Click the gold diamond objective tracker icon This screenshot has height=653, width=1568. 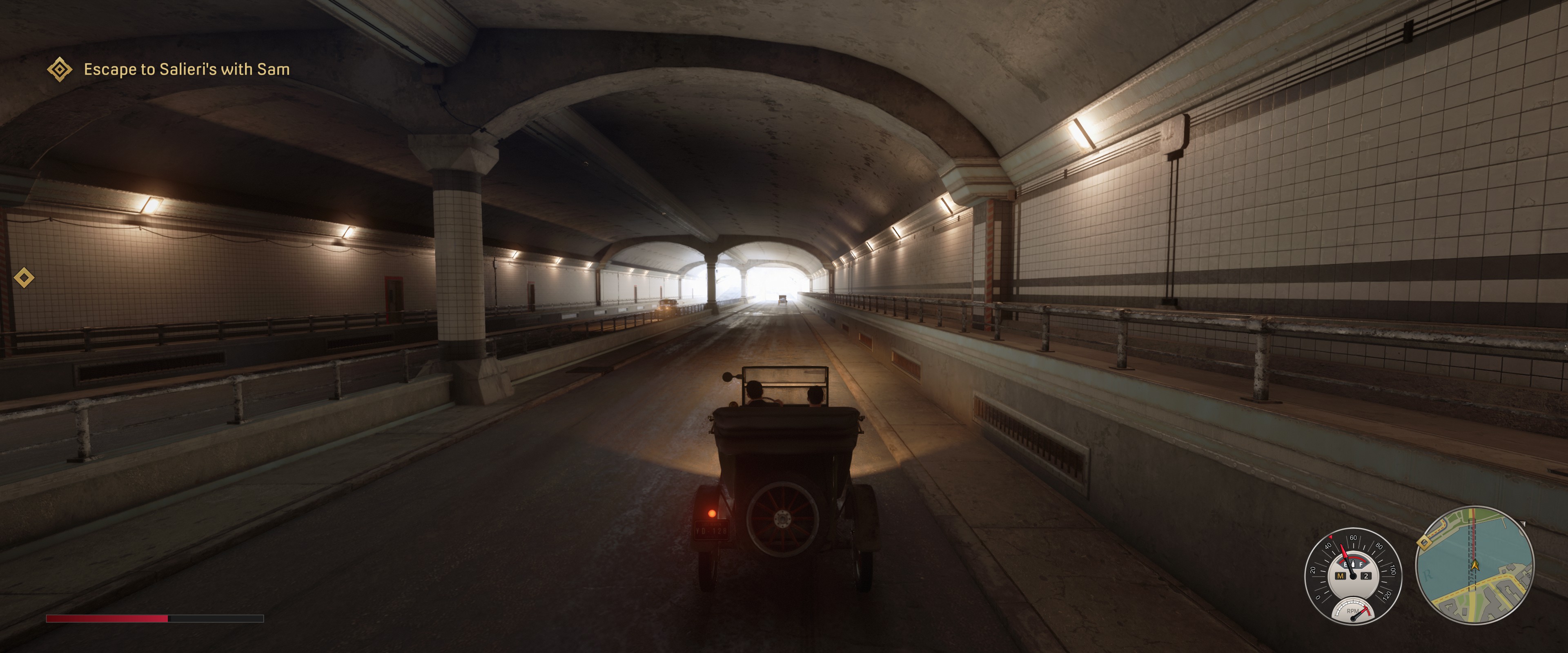(60, 69)
